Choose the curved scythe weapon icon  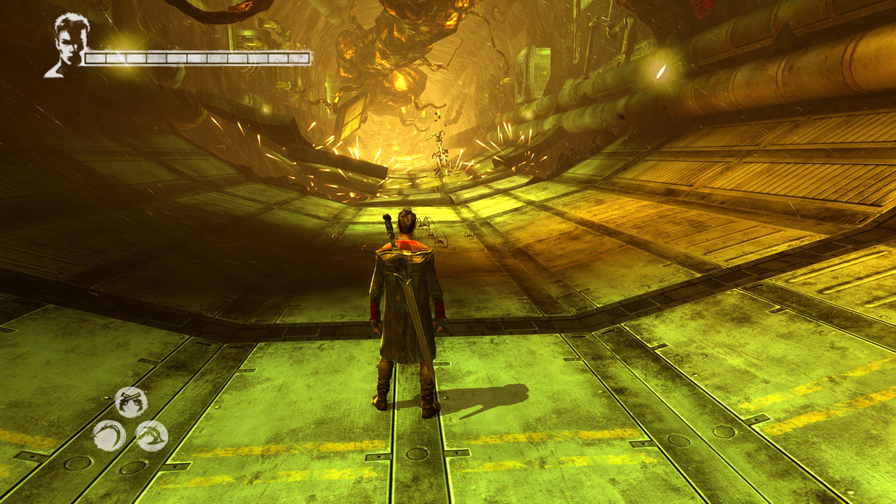[x=109, y=435]
